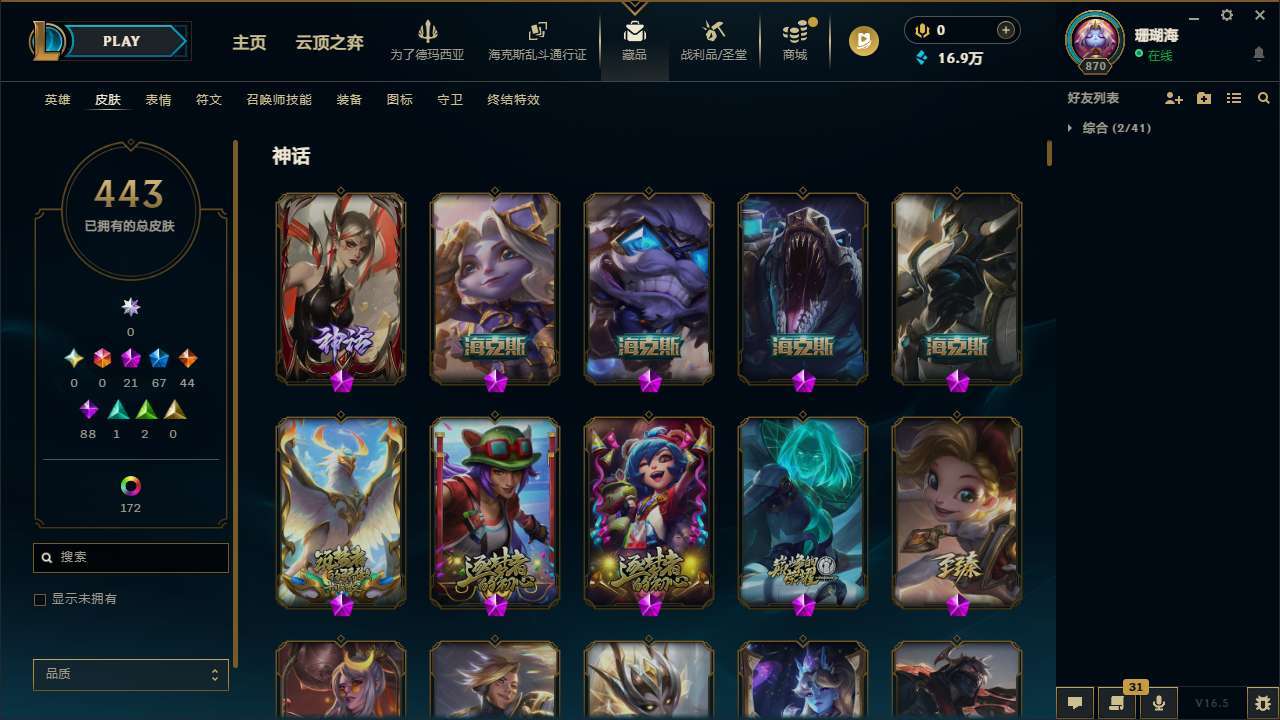This screenshot has width=1280, height=720.
Task: Click the notification bell icon
Action: pyautogui.click(x=1258, y=53)
